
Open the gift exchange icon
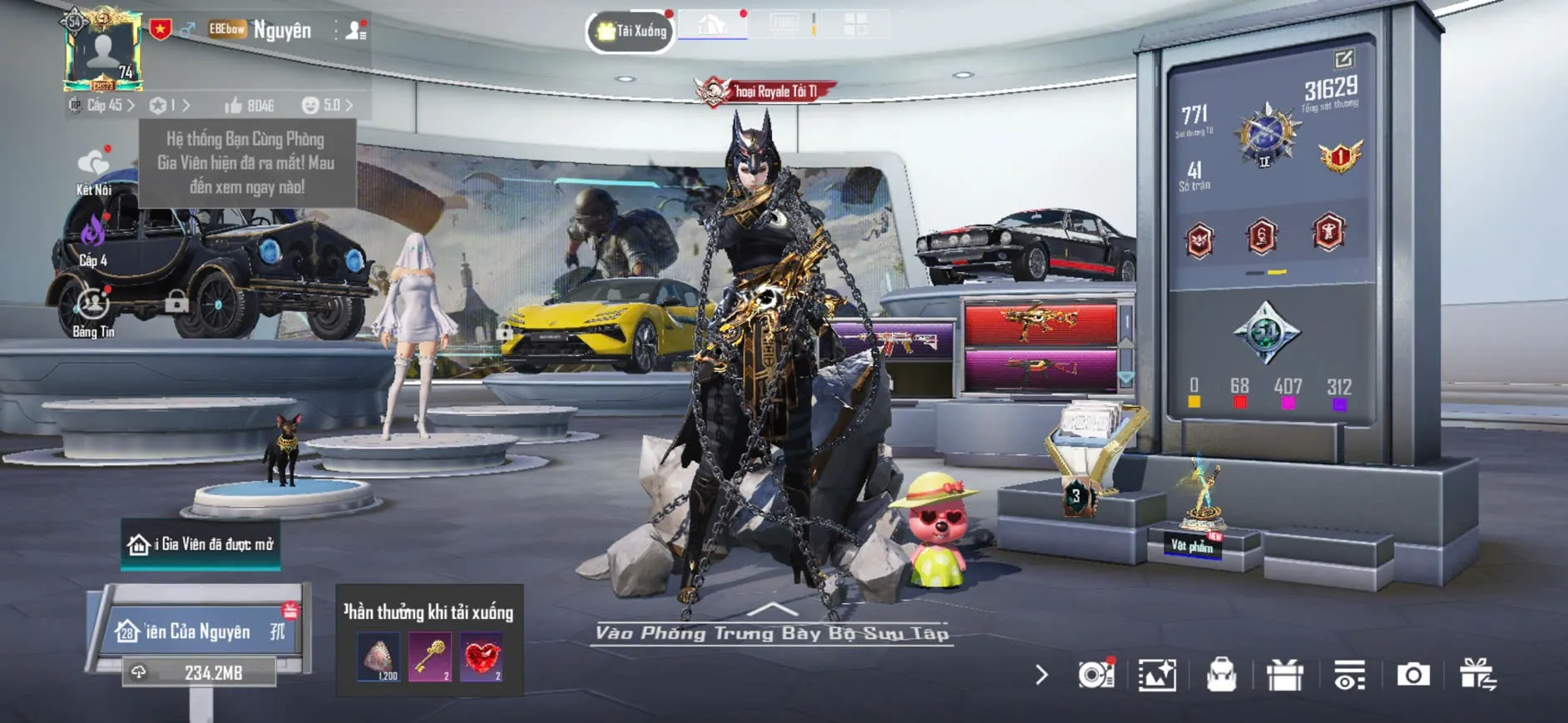pos(1477,675)
